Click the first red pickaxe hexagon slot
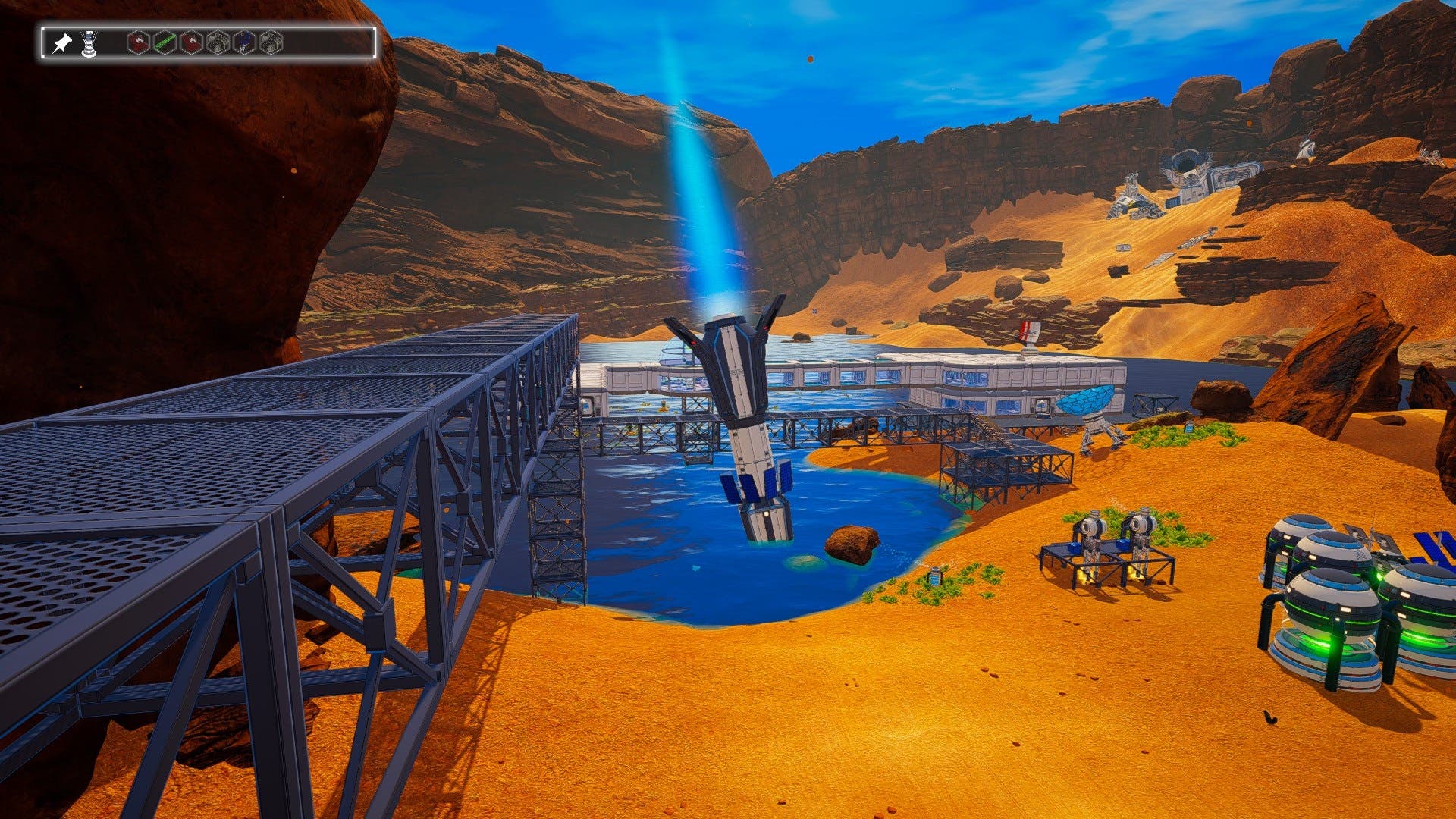Viewport: 1456px width, 819px height. click(139, 41)
